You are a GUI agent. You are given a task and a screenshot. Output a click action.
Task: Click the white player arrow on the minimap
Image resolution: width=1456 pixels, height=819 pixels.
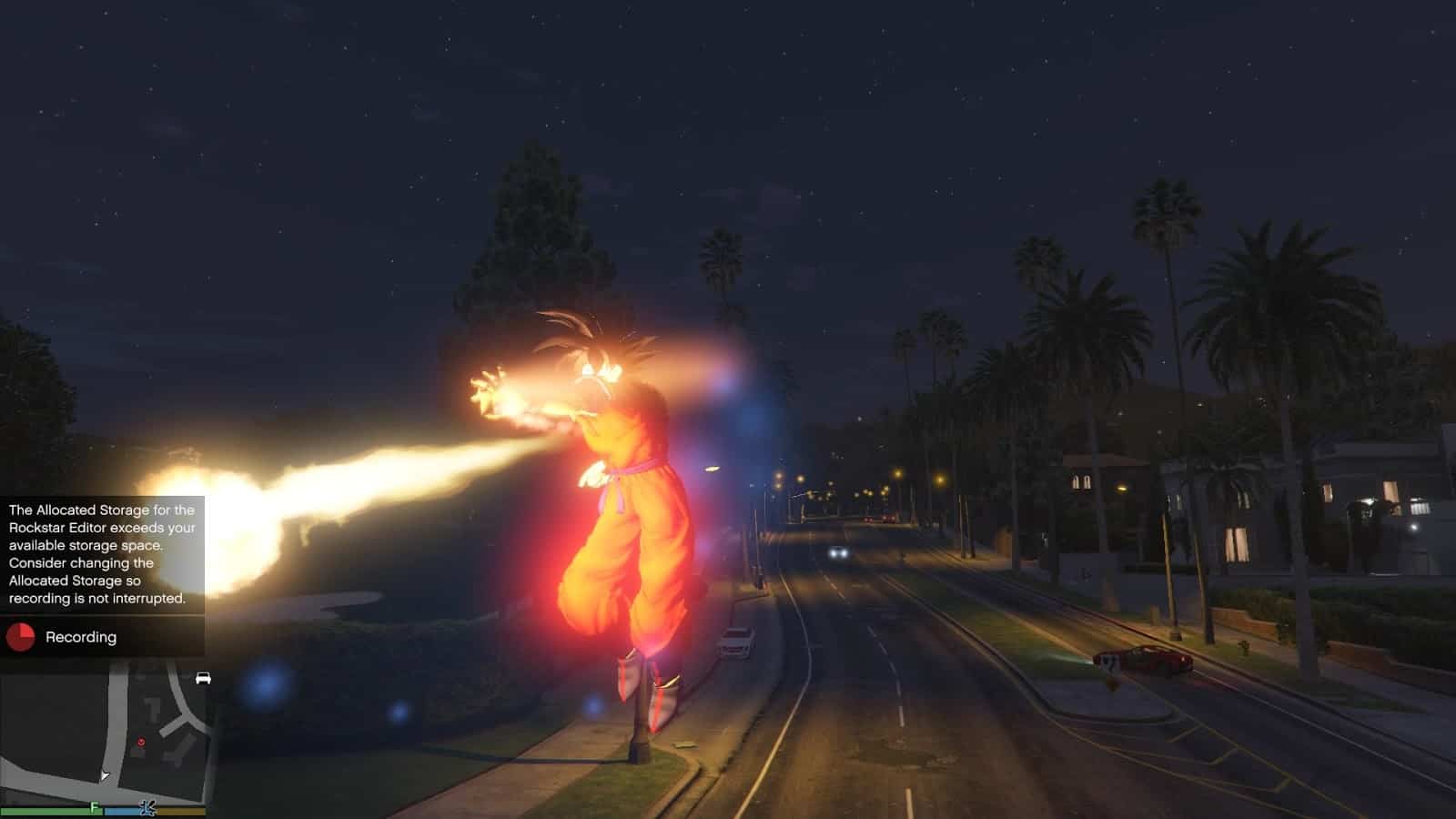105,775
